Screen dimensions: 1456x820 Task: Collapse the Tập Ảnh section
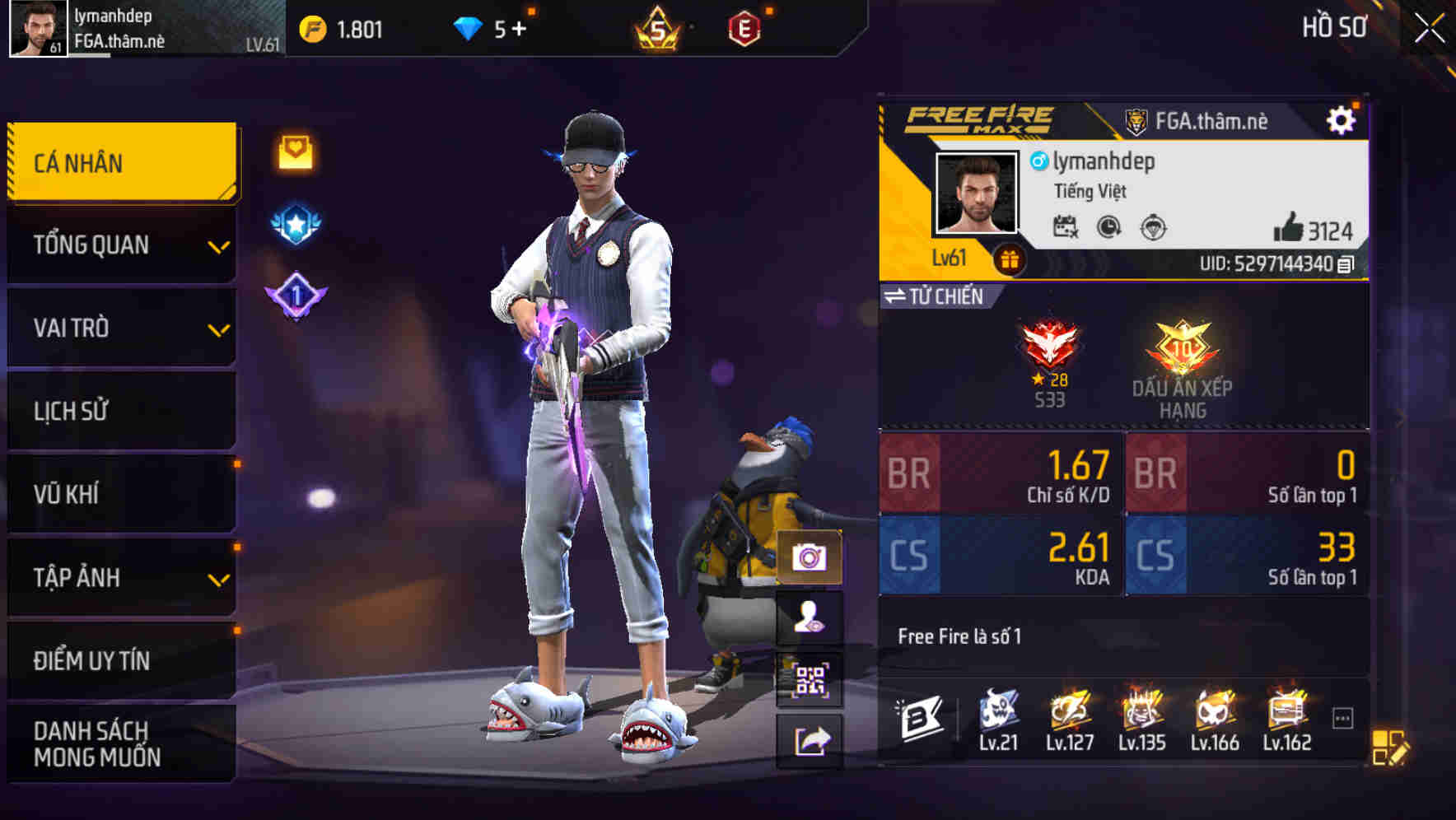pyautogui.click(x=120, y=577)
